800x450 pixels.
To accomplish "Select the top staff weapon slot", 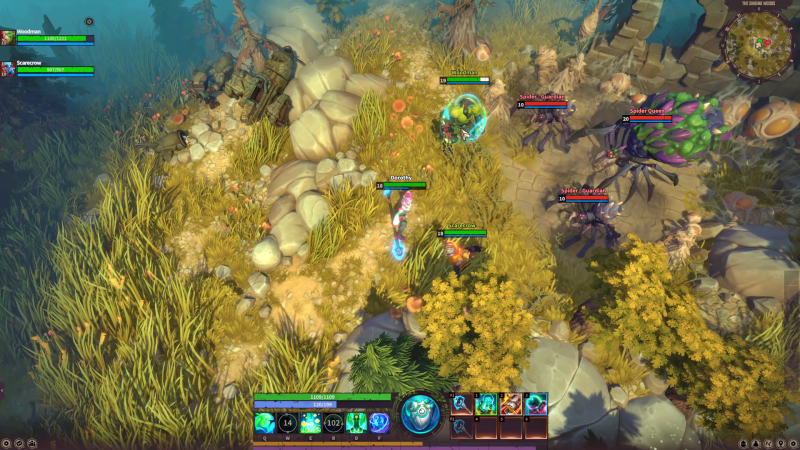I will click(460, 404).
